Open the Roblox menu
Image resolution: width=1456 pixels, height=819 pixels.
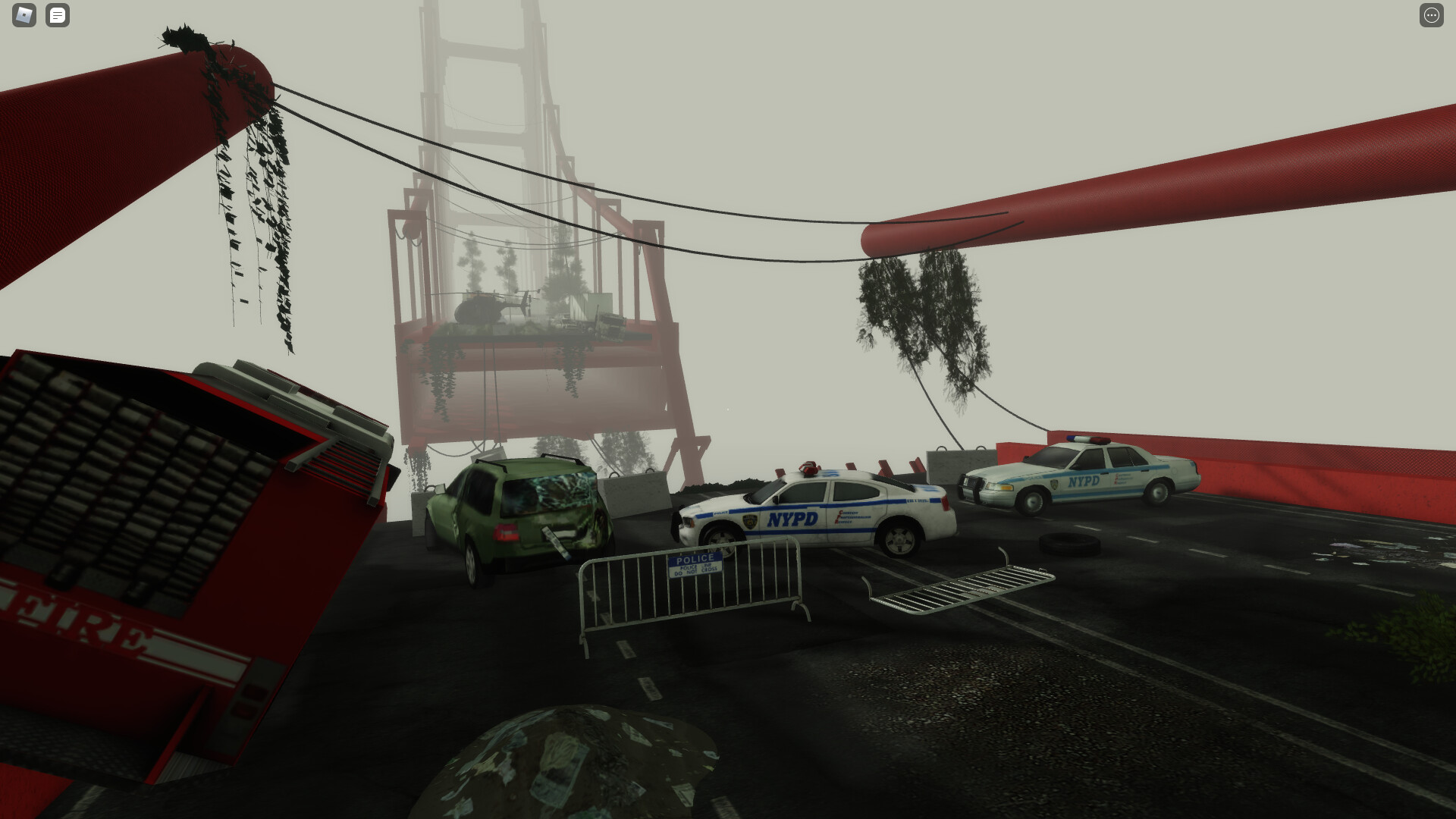[x=24, y=15]
